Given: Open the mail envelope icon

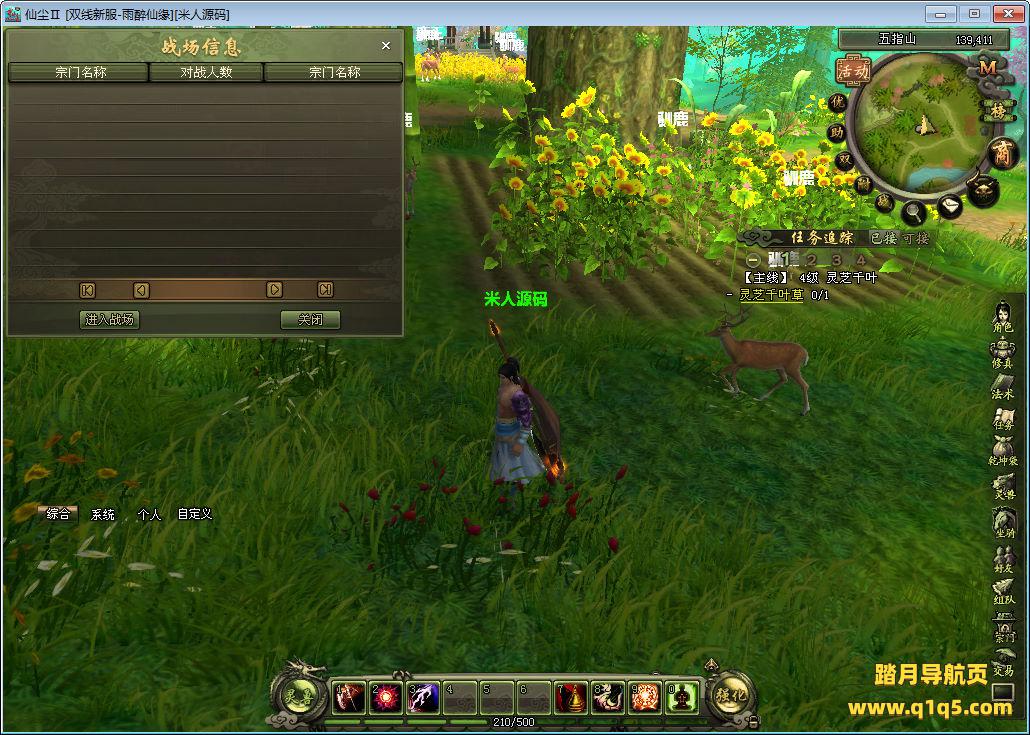Looking at the screenshot, I should (948, 206).
